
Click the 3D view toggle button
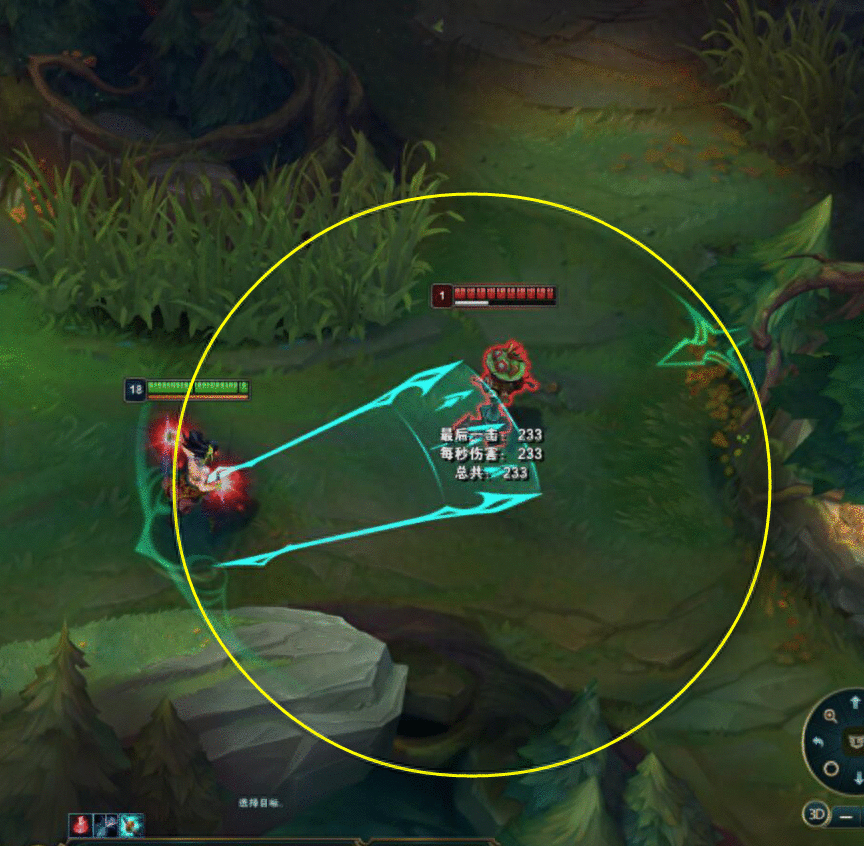[817, 814]
